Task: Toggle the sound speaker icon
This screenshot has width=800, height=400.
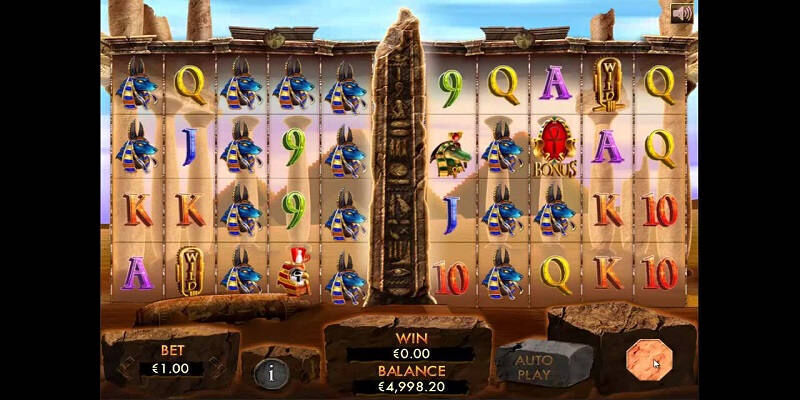Action: pyautogui.click(x=683, y=14)
